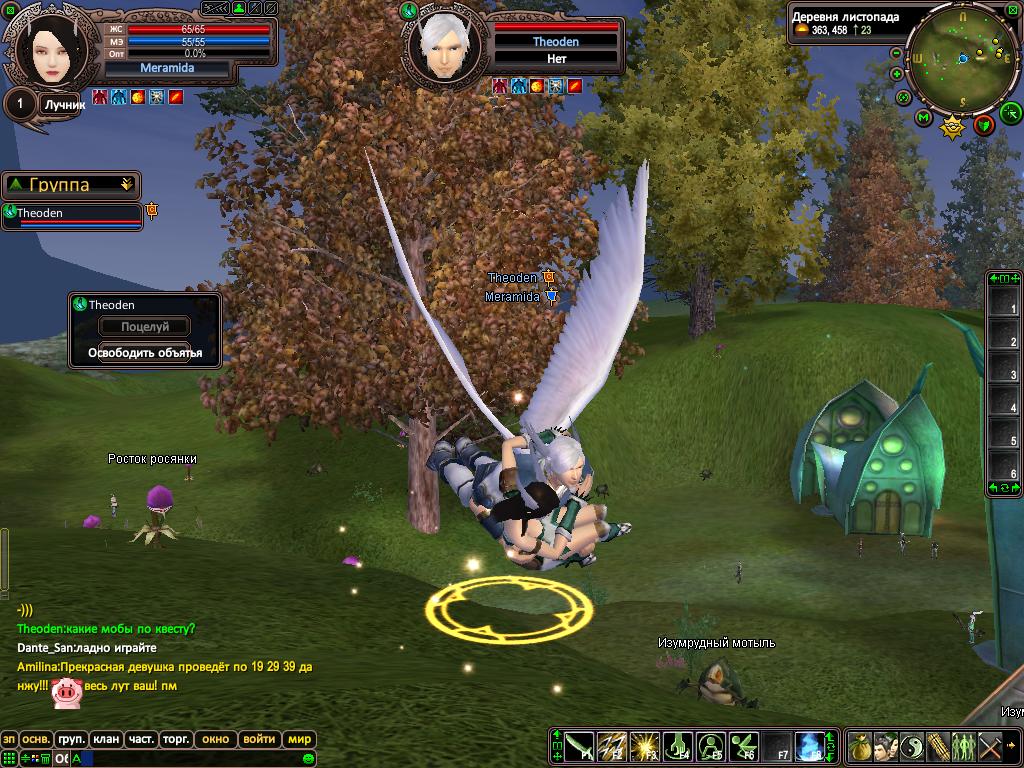Open the inventory bag icon

pos(860,746)
